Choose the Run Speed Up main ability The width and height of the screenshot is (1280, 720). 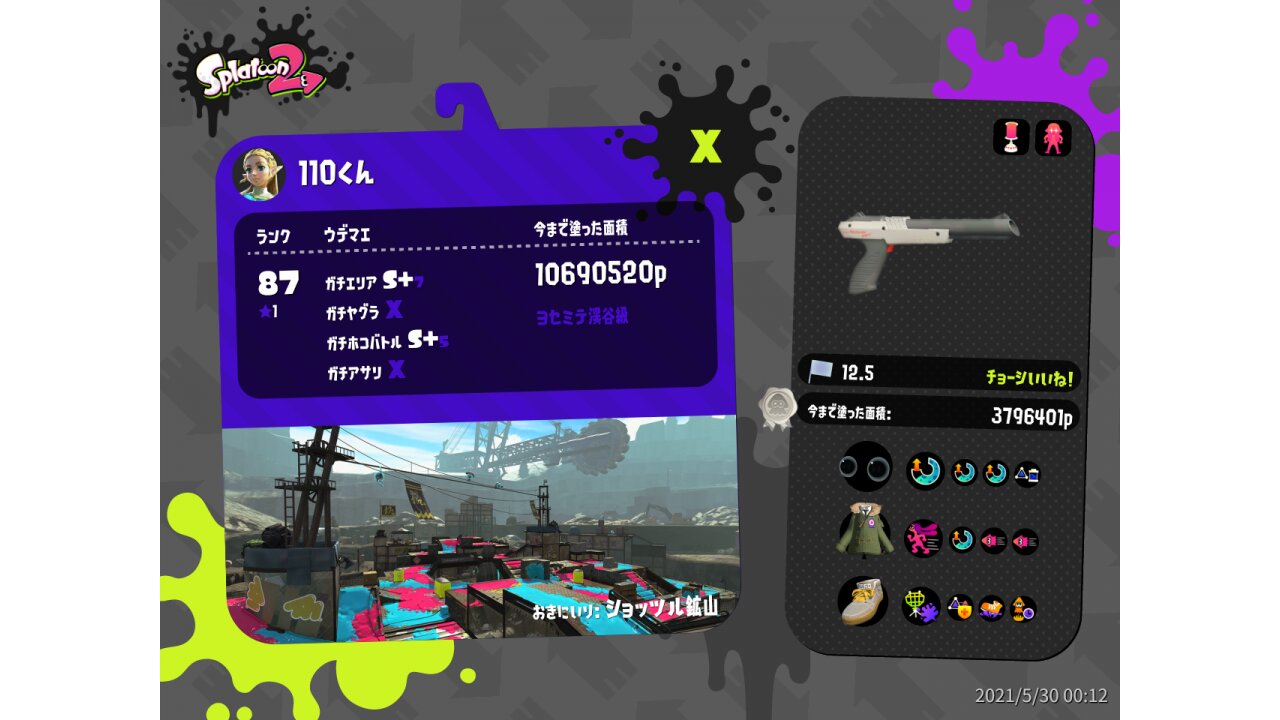[923, 538]
